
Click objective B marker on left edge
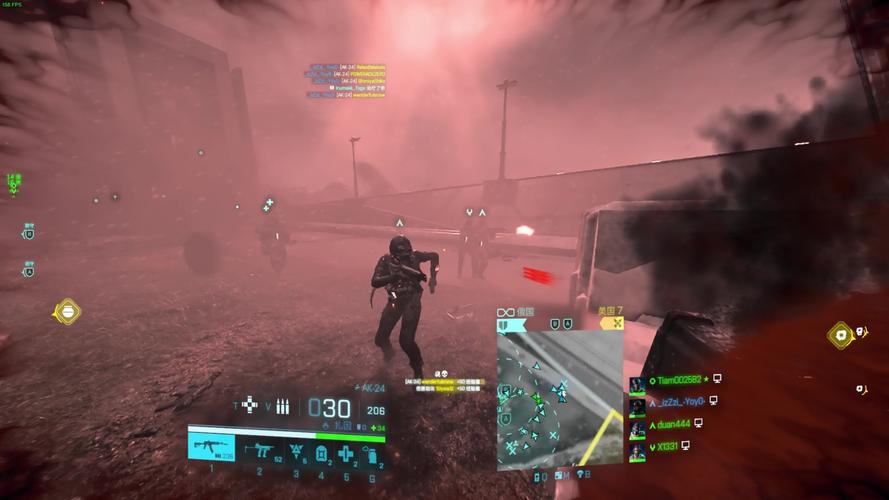(x=29, y=232)
